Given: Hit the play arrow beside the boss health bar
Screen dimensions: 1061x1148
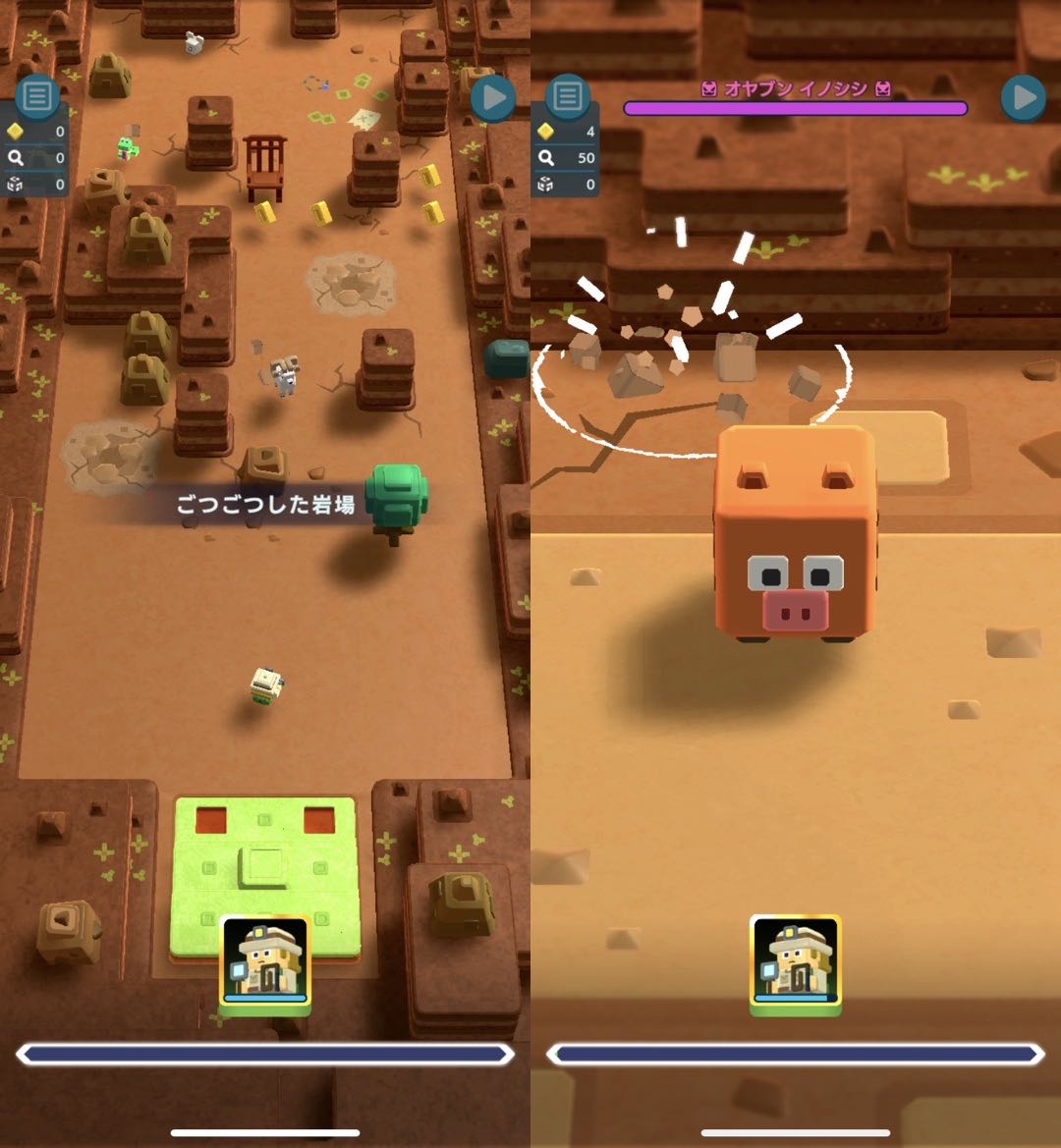Looking at the screenshot, I should [x=1023, y=98].
